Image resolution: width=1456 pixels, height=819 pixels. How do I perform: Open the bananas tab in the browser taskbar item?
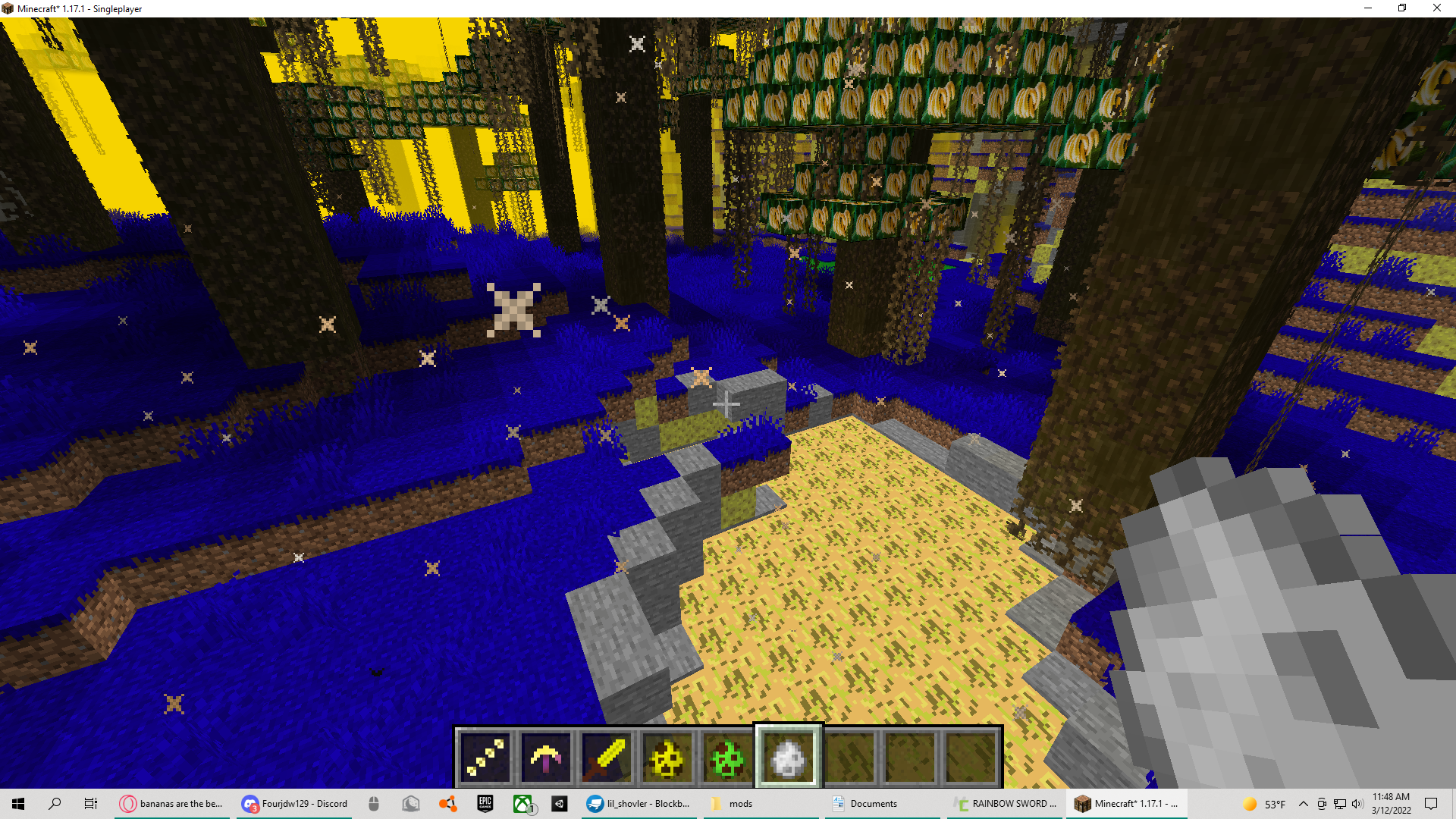[171, 803]
